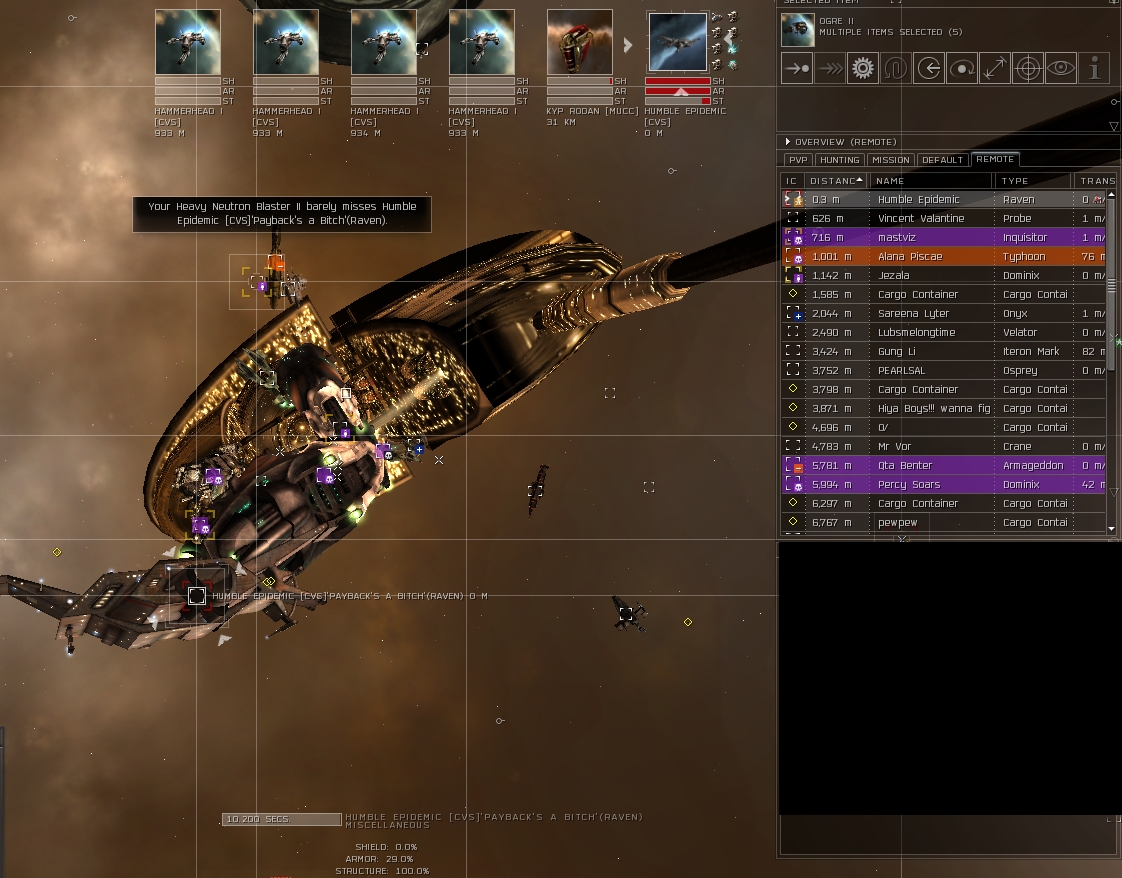Viewport: 1122px width, 878px height.
Task: Choose the Jezala Dominix overview row
Action: click(920, 275)
